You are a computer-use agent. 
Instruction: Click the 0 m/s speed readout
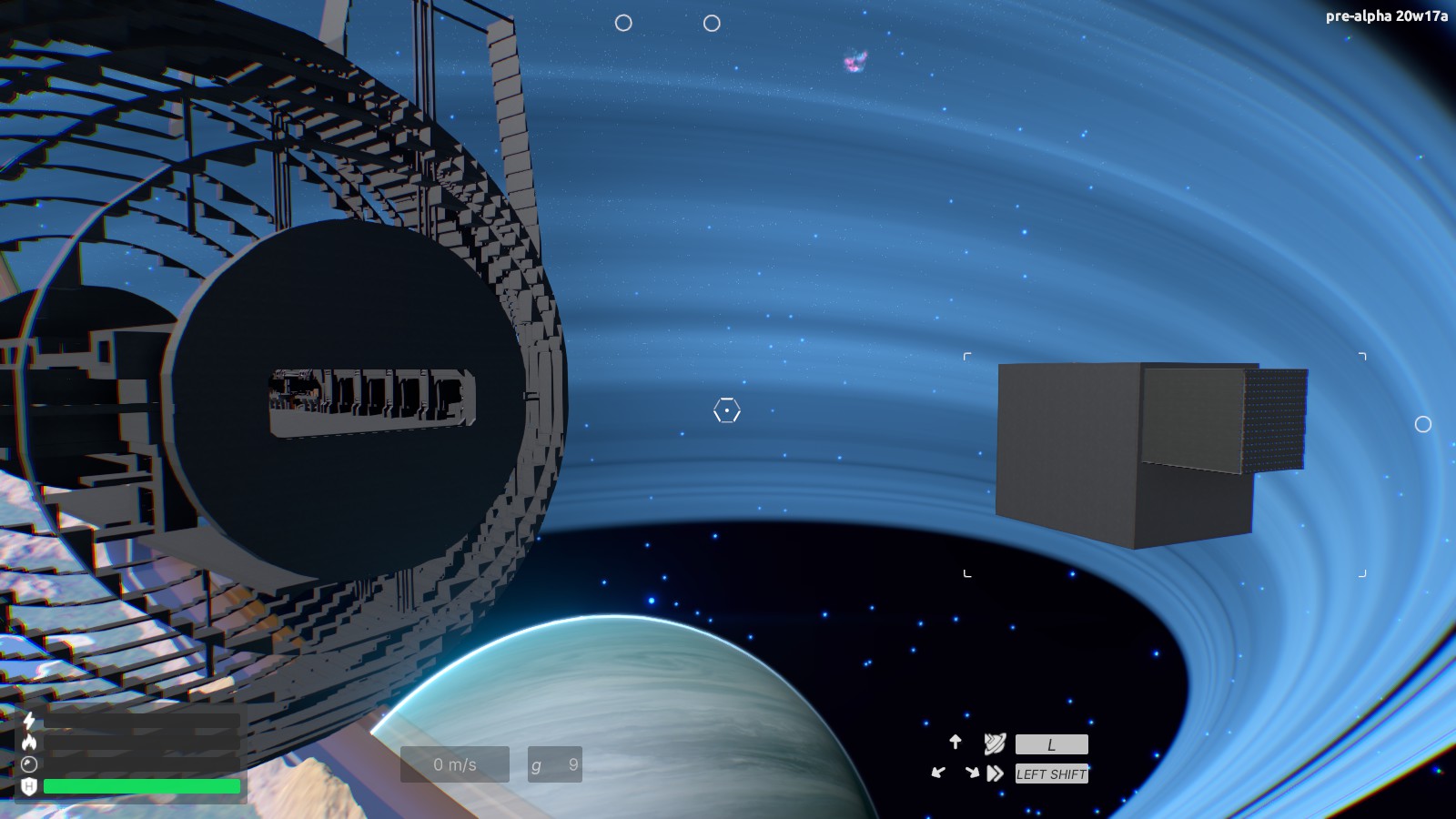tap(454, 764)
